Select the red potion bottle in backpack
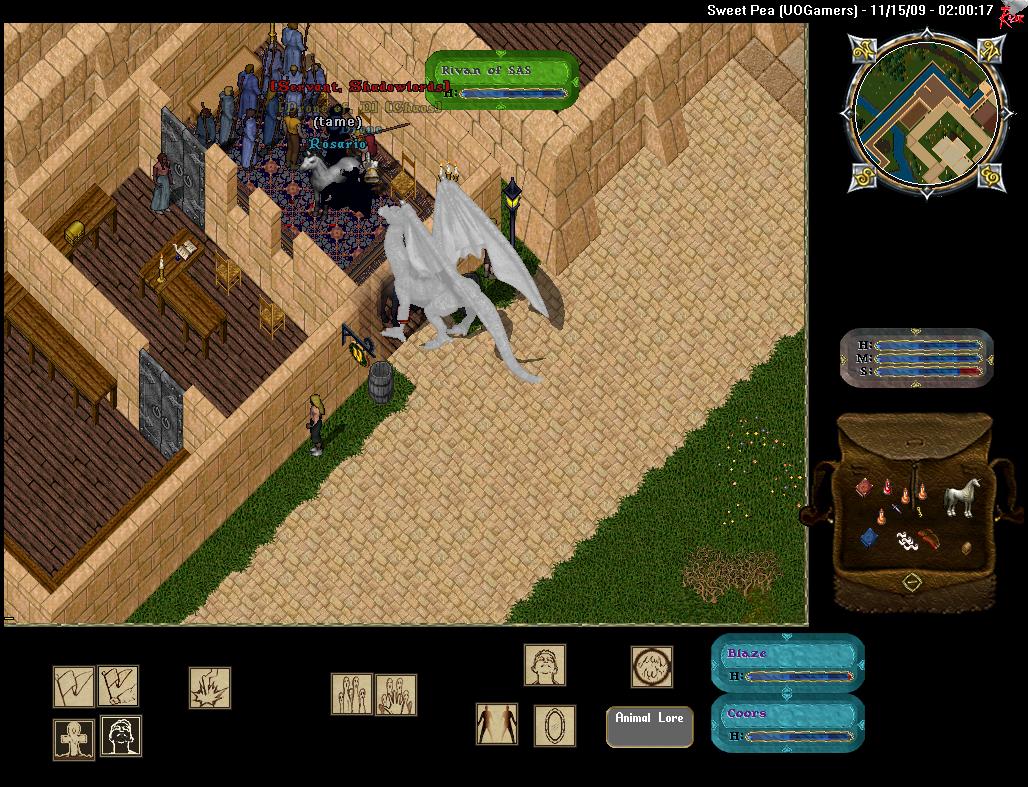 point(886,488)
